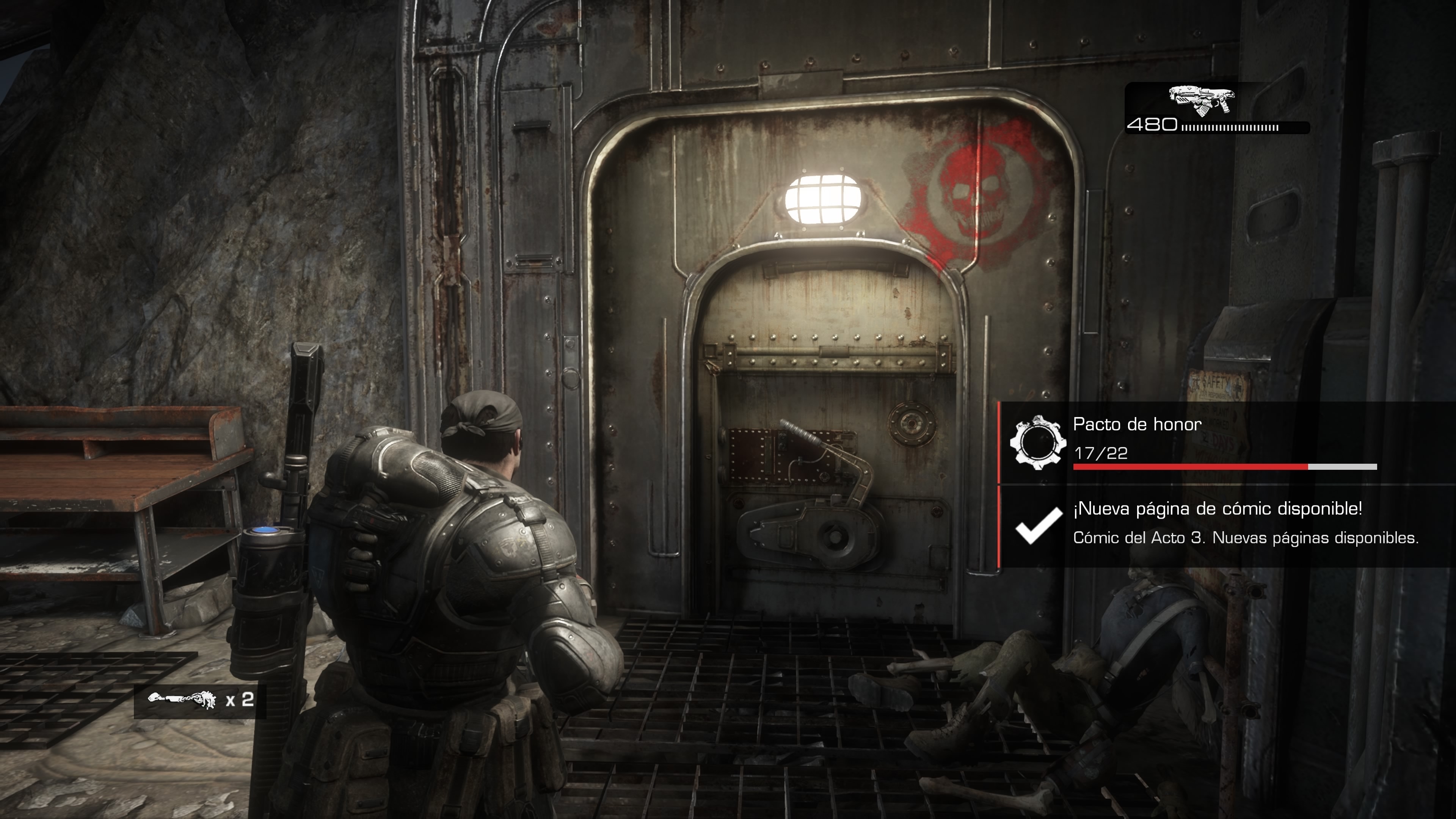Image resolution: width=1456 pixels, height=819 pixels.
Task: Select the Lancer rifle weapon icon
Action: coord(1202,101)
